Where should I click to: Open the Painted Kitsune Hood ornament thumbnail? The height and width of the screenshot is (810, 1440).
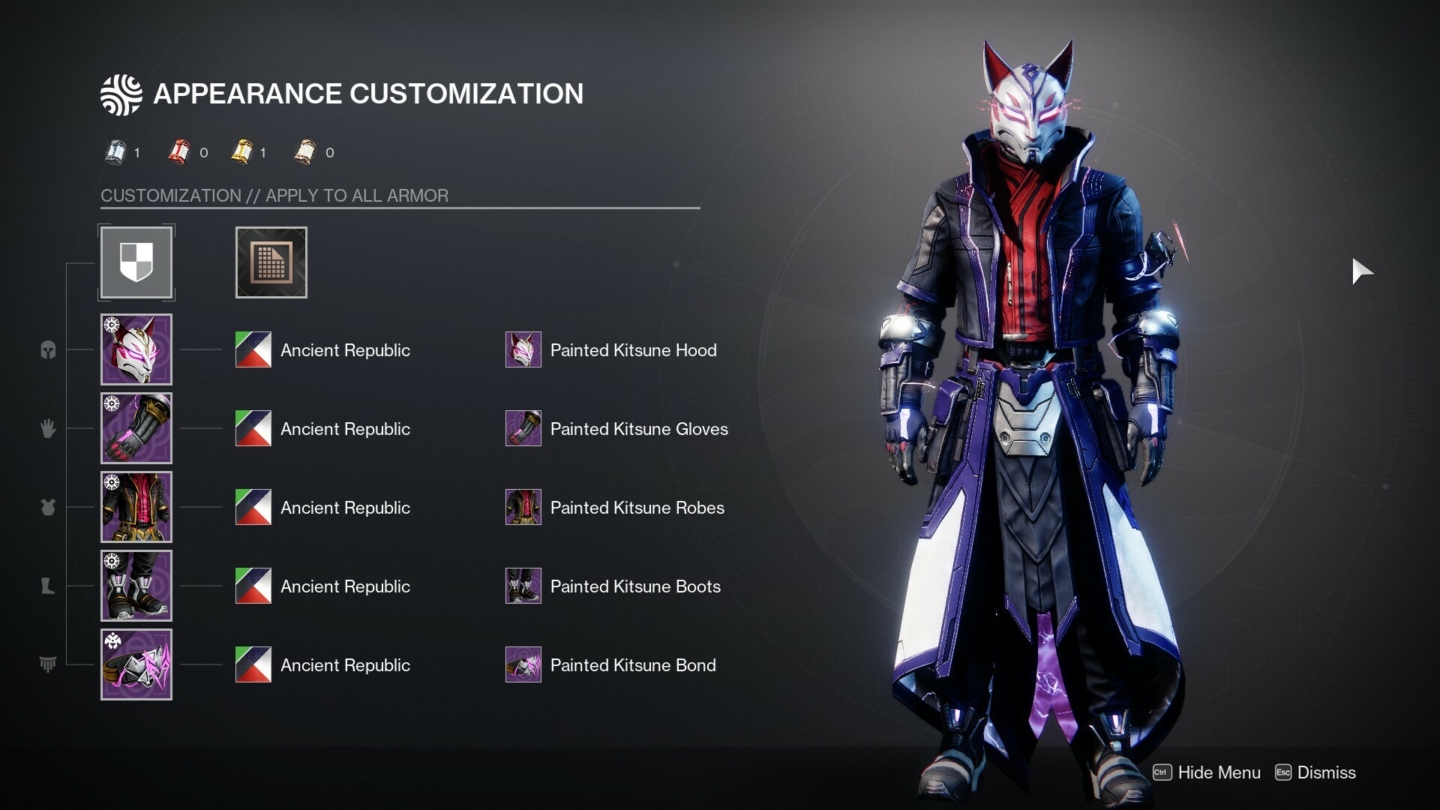click(522, 350)
